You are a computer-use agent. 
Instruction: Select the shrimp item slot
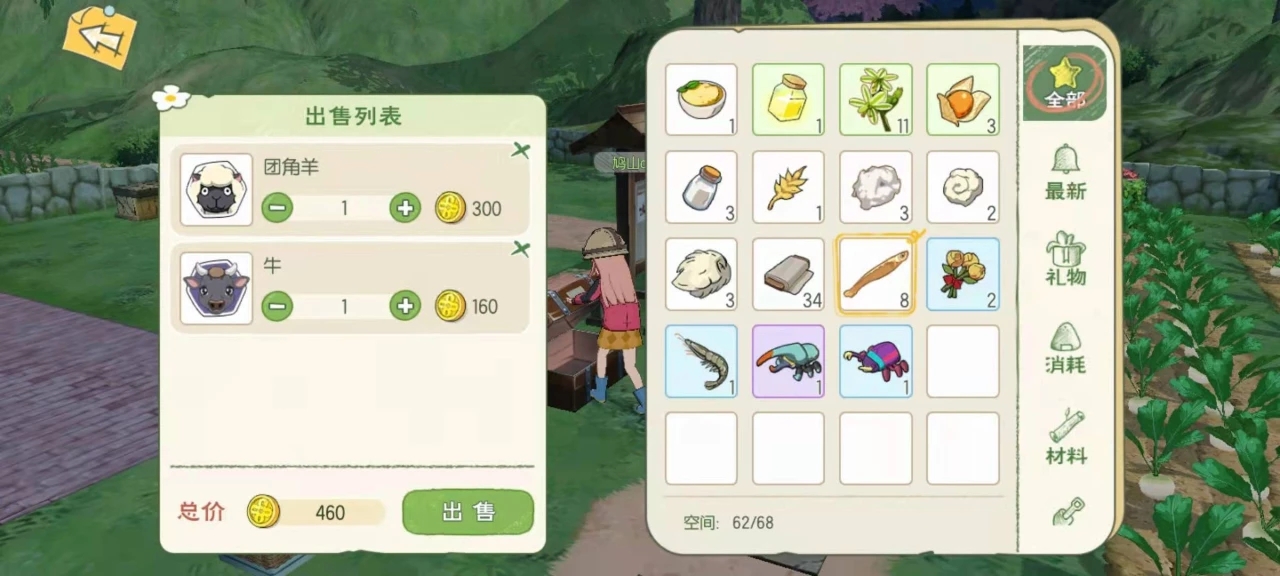tap(701, 361)
